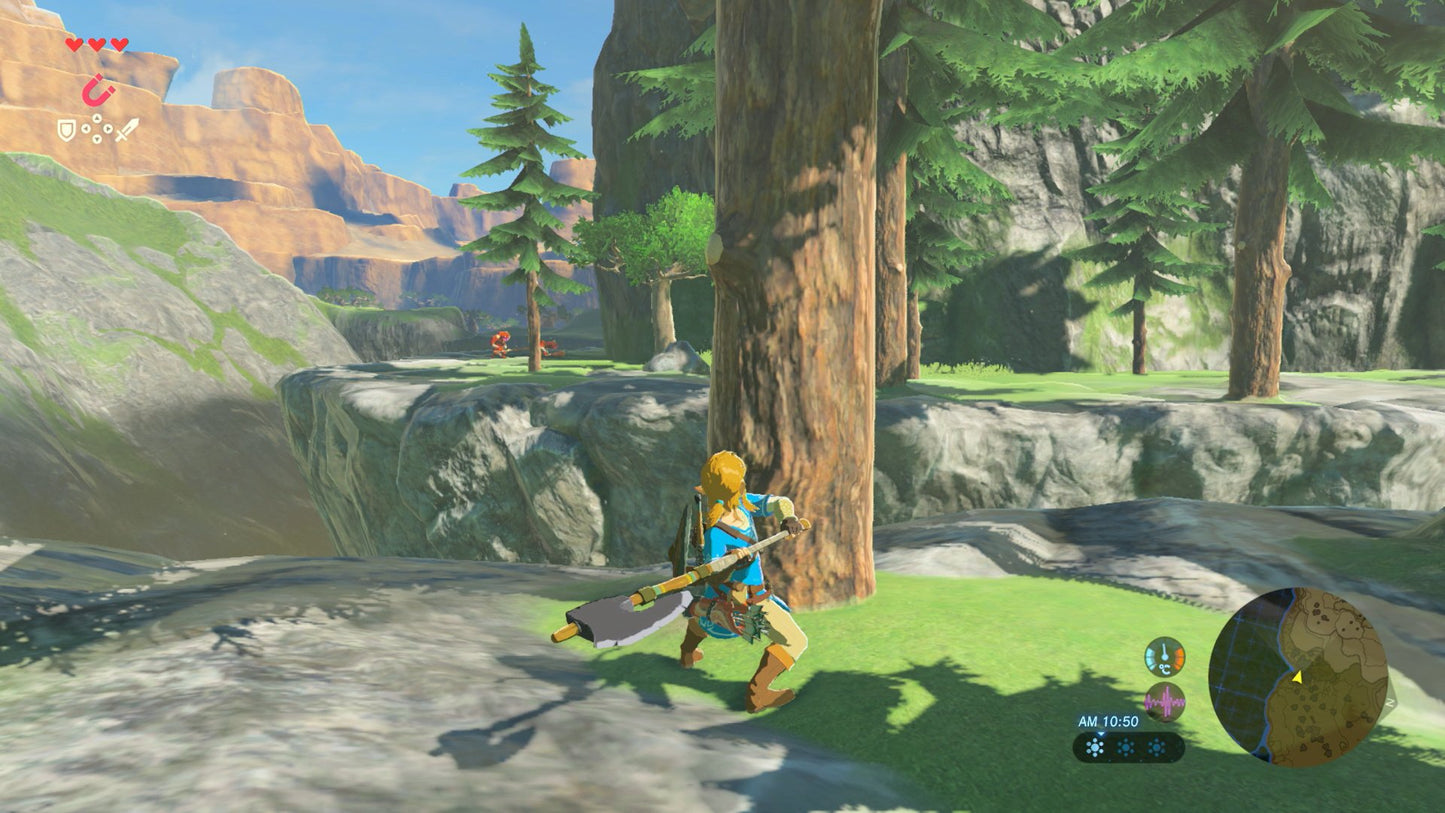Click the third heart in the health row
Viewport: 1445px width, 813px height.
click(118, 44)
